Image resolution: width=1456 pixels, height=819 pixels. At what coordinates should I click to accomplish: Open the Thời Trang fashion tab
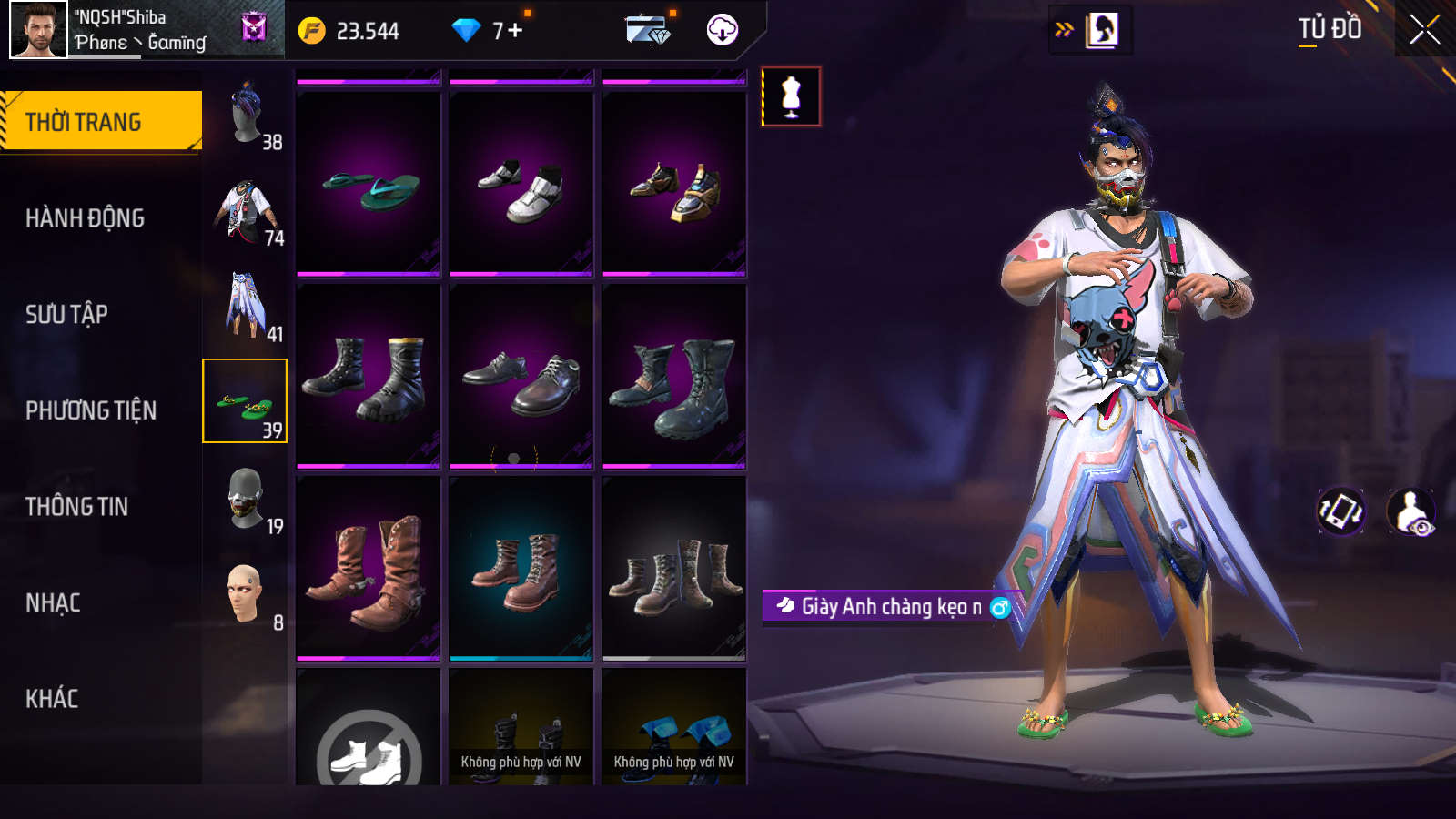tap(100, 122)
